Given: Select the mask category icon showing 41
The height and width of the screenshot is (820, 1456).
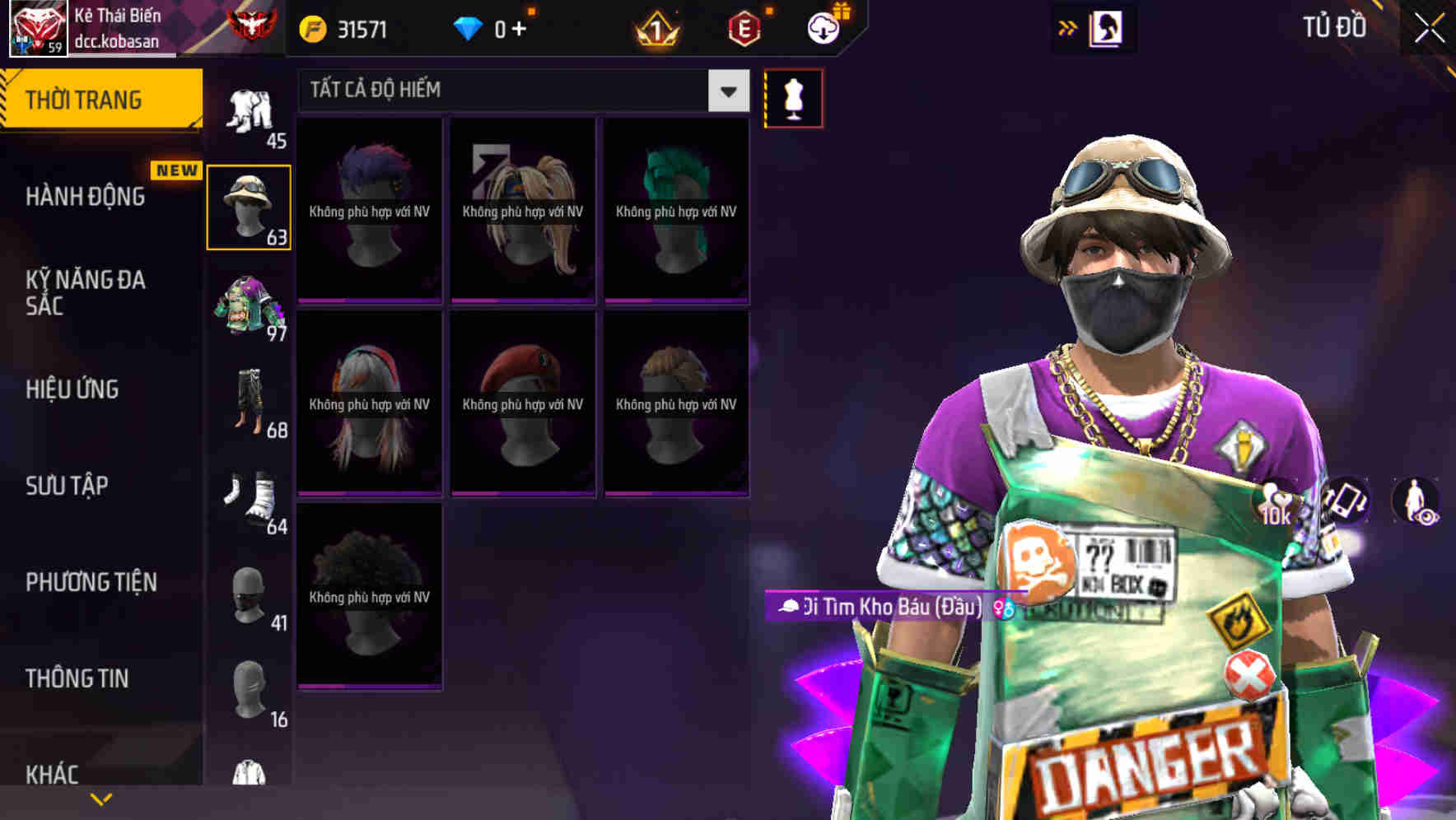Looking at the screenshot, I should pos(249,597).
